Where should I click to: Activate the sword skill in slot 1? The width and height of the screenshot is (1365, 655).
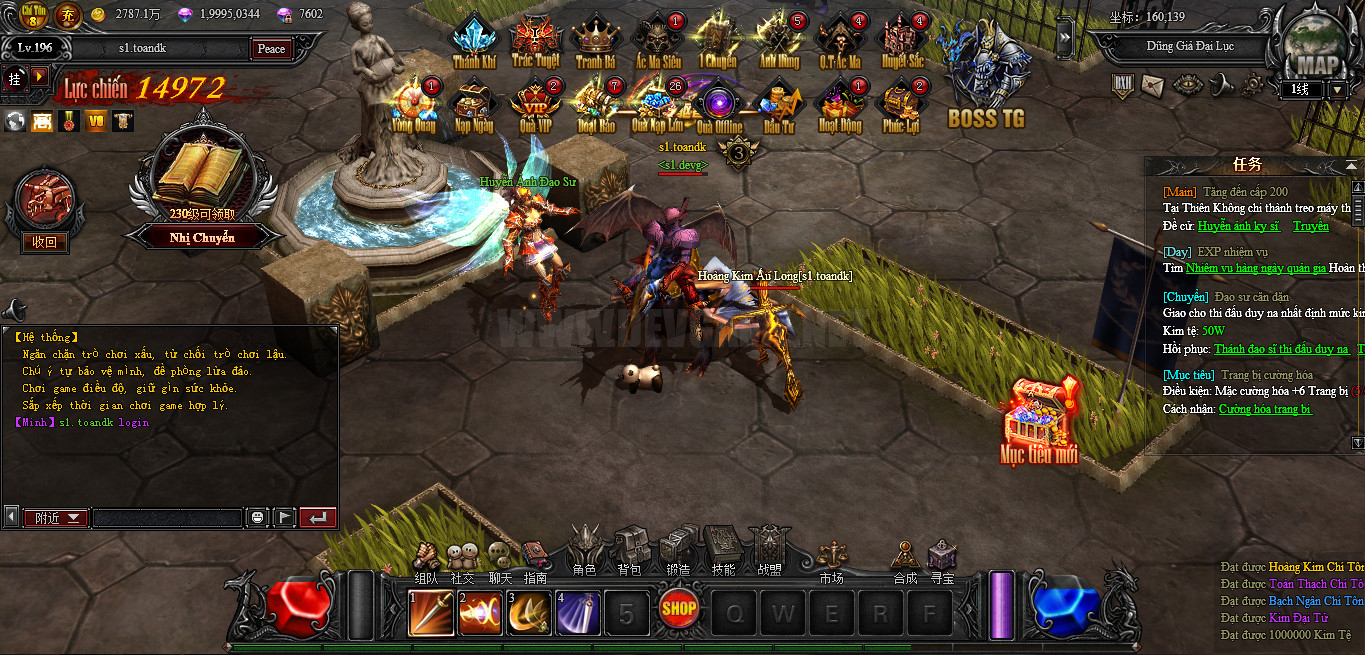431,613
